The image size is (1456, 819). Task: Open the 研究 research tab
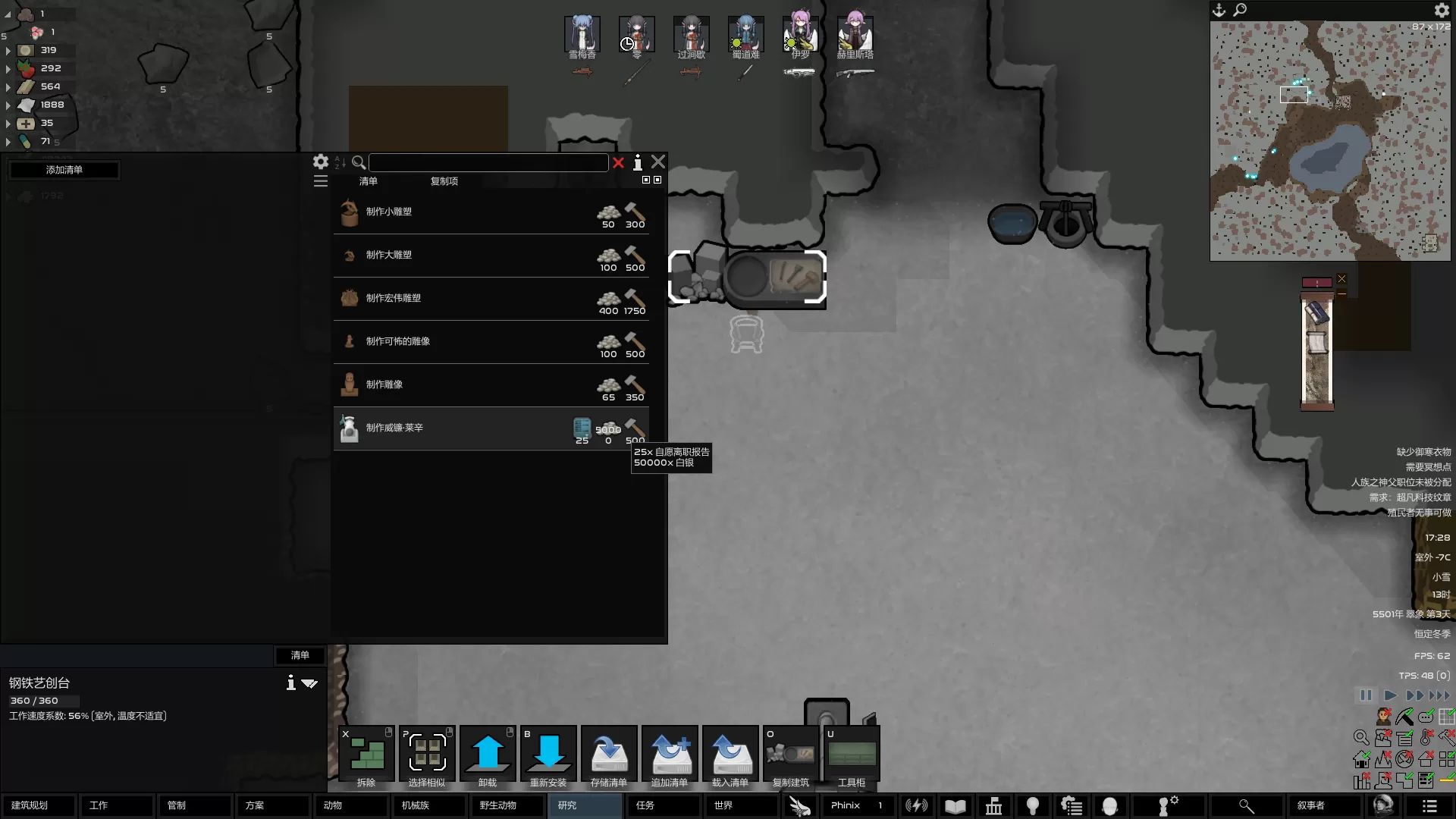tap(584, 805)
